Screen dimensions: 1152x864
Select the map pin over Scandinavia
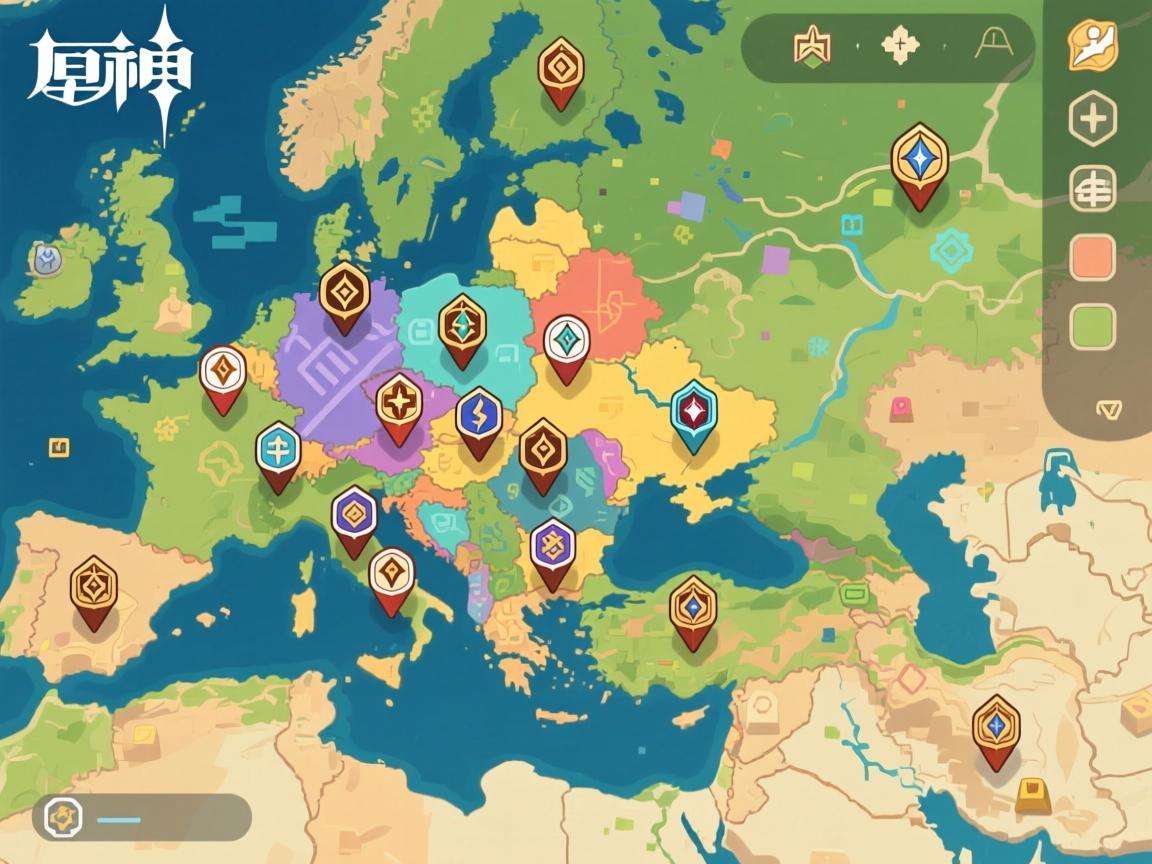[560, 68]
